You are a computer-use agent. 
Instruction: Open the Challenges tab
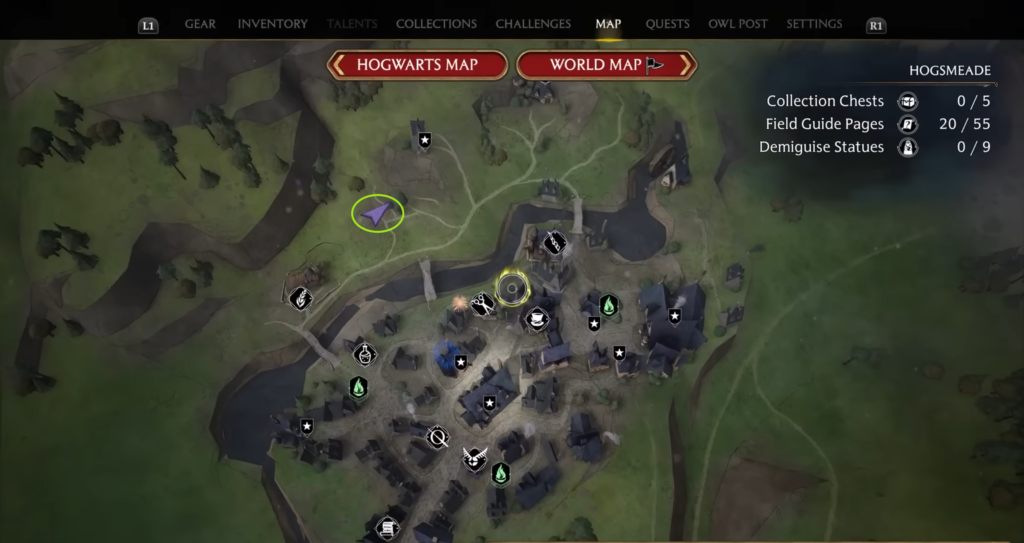(533, 24)
